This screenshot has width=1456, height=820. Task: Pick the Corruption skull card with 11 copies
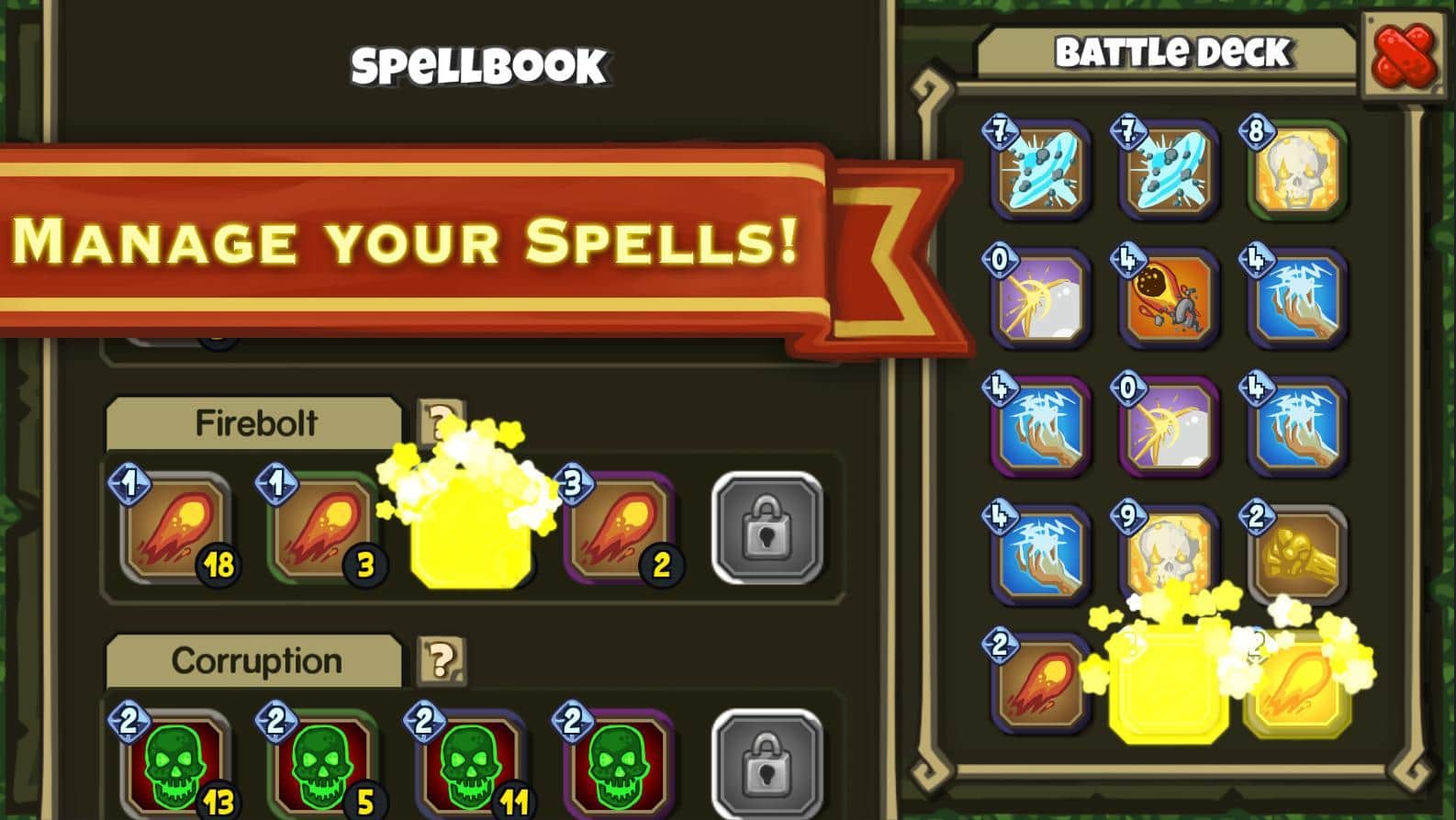472,764
